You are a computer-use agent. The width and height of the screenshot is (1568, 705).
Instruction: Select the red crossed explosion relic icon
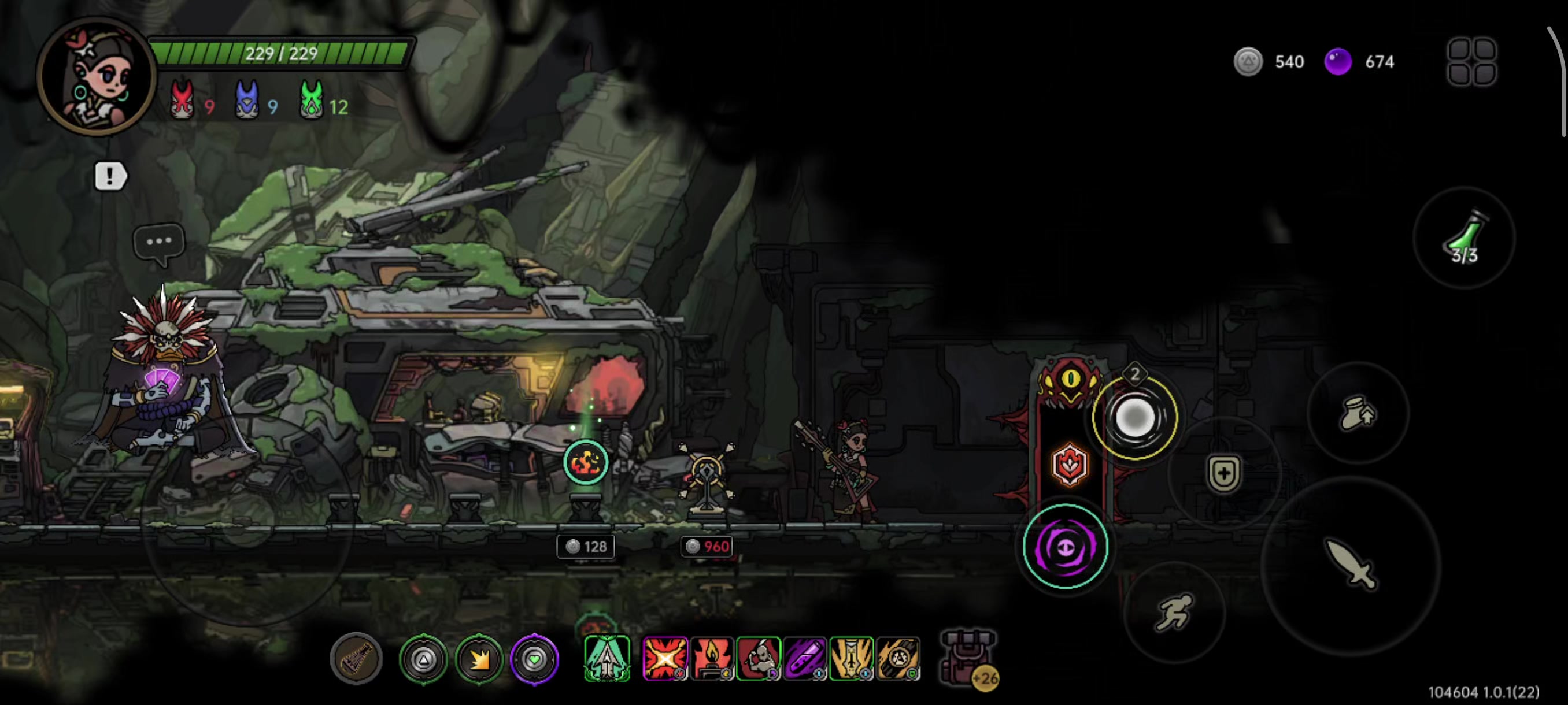point(665,658)
